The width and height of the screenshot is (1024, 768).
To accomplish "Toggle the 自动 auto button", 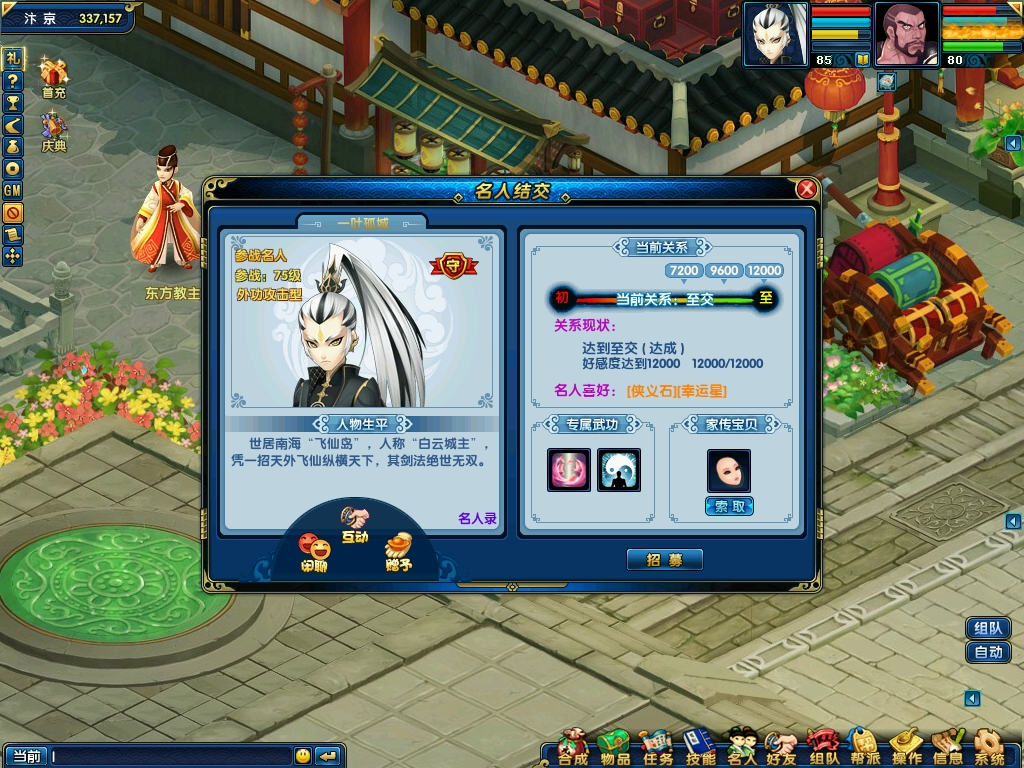I will point(988,652).
